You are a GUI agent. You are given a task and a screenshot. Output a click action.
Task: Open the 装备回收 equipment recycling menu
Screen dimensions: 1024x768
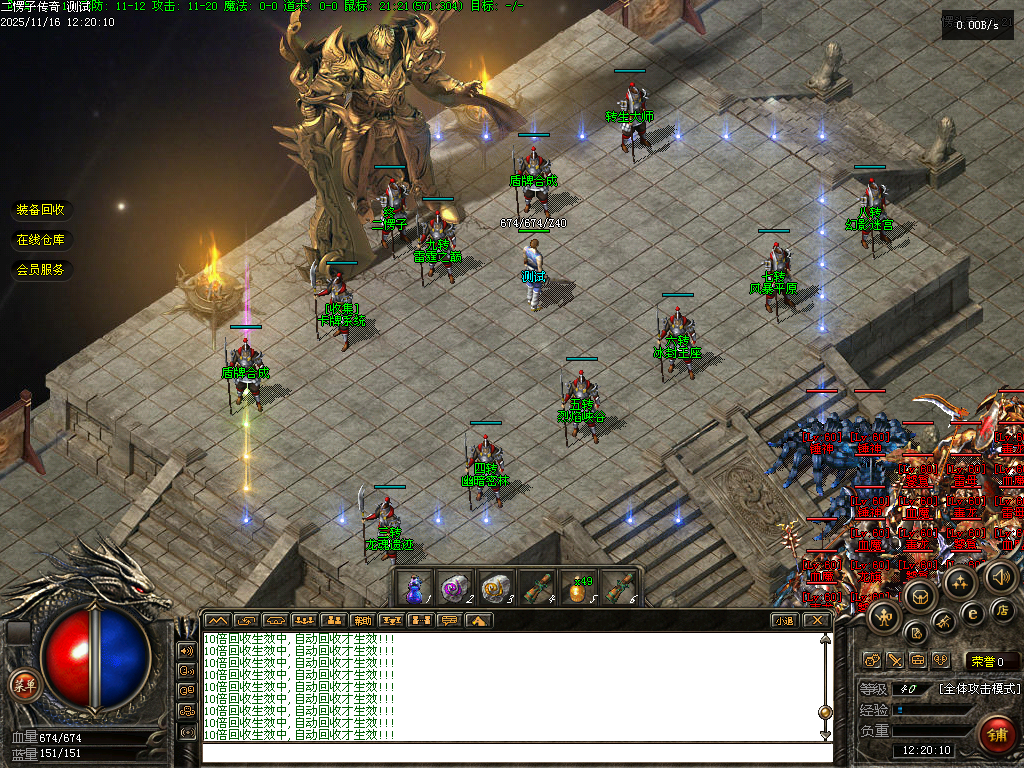coord(40,210)
